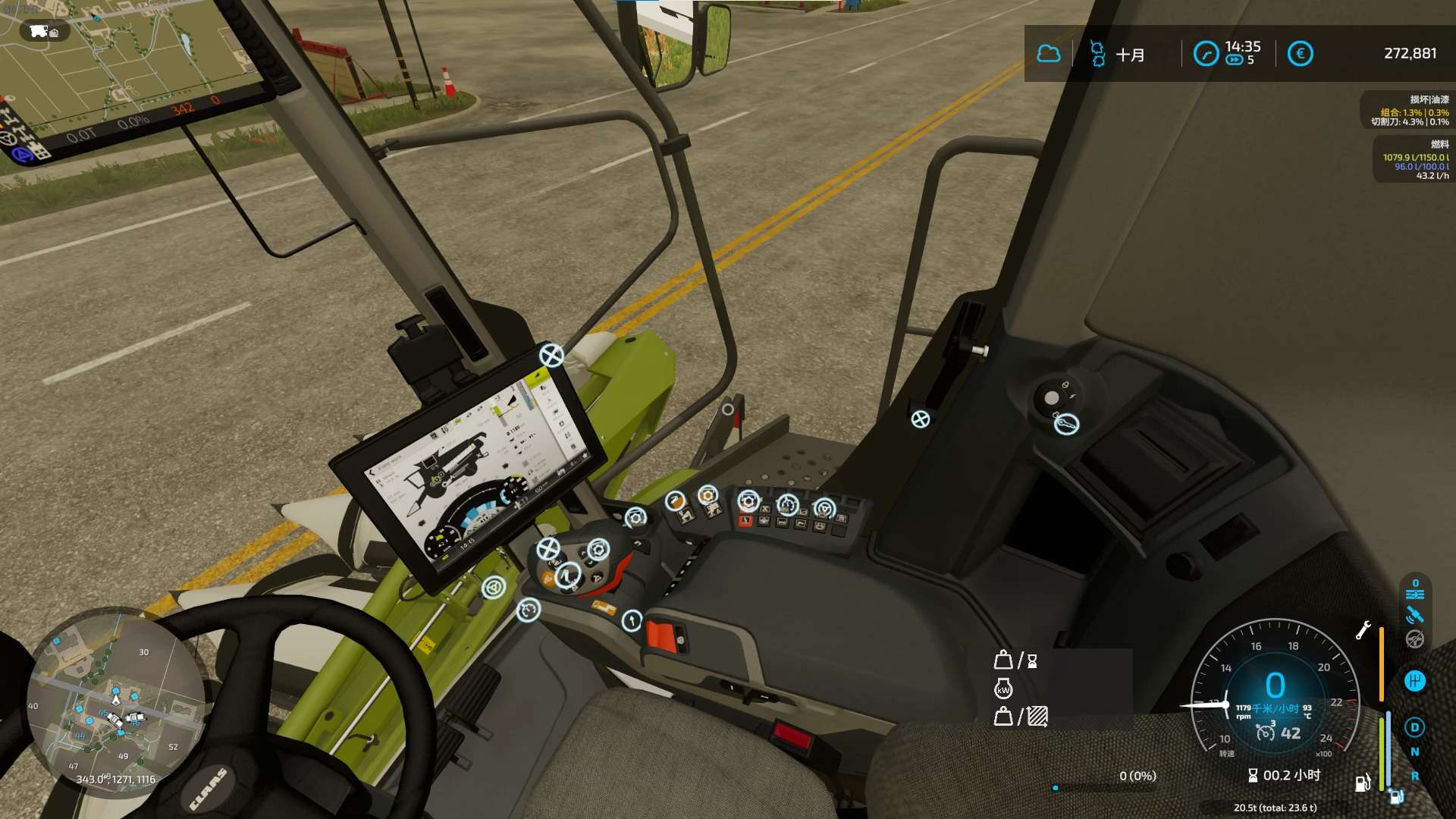Activate the speedometer marker on the button panel

pos(788,504)
